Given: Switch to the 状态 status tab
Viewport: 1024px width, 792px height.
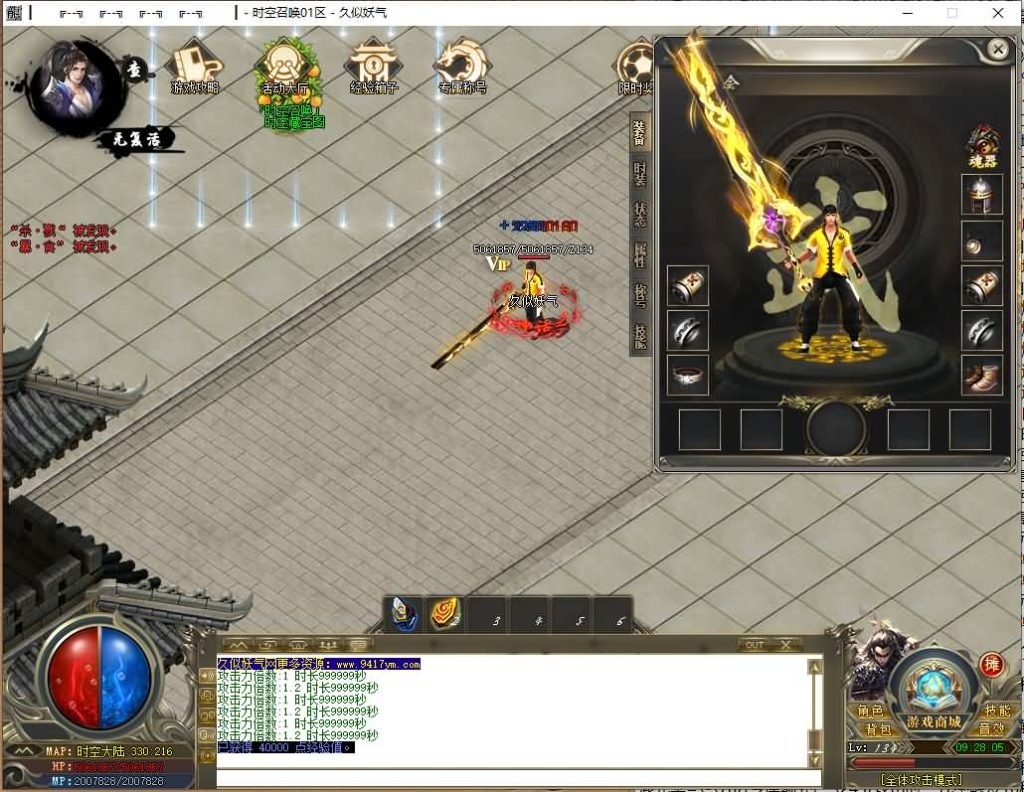Looking at the screenshot, I should pos(640,214).
